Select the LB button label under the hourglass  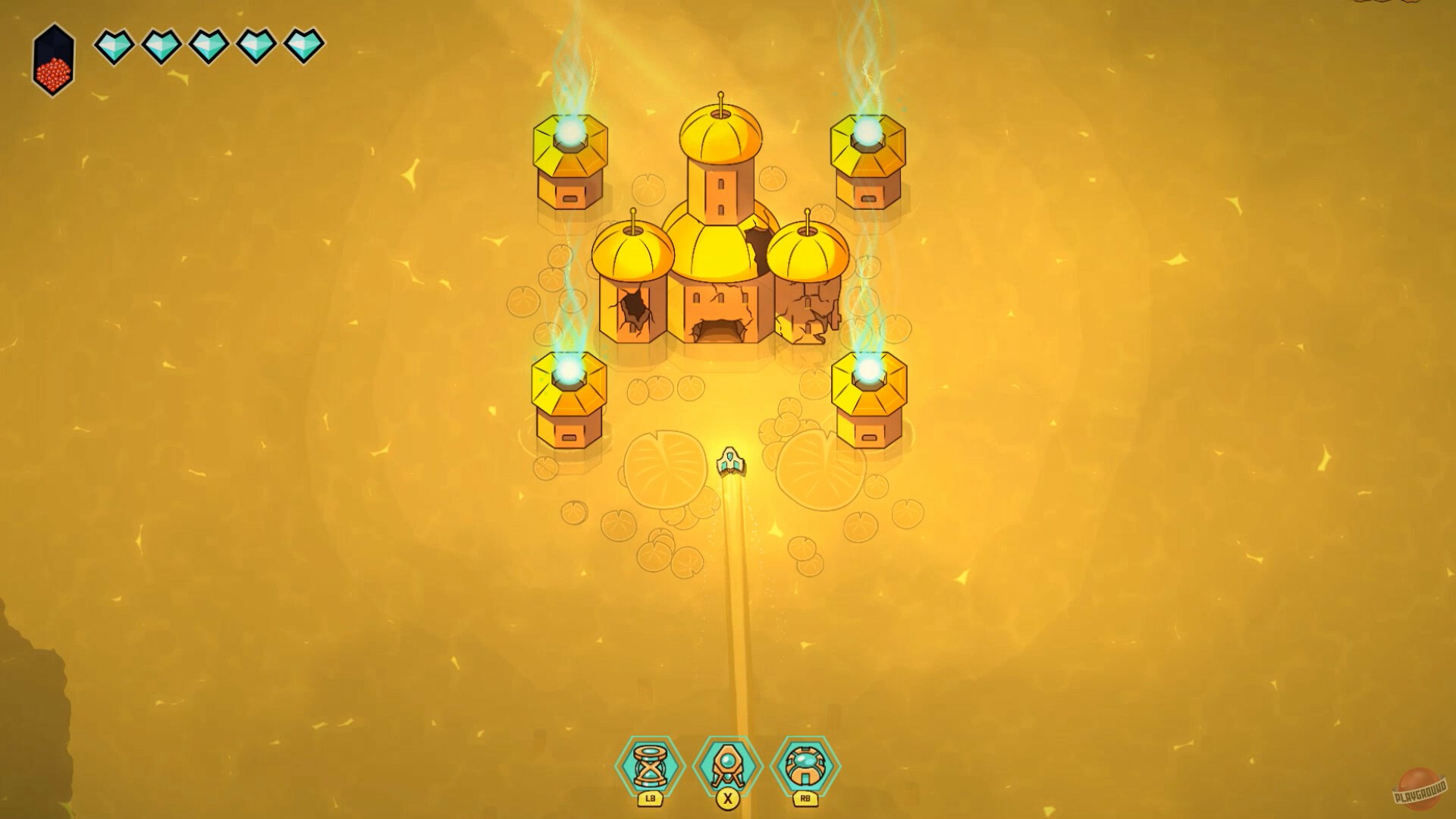click(x=651, y=800)
